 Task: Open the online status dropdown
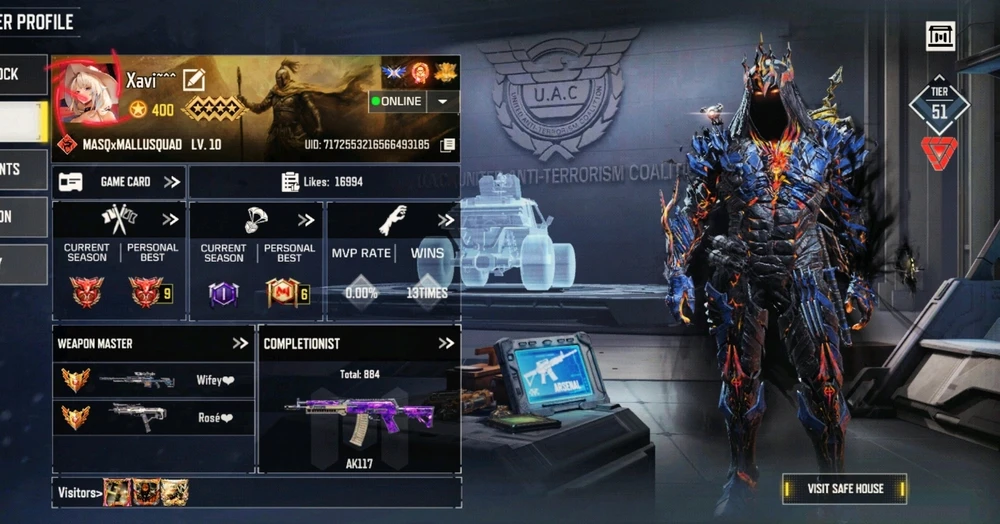pos(442,101)
